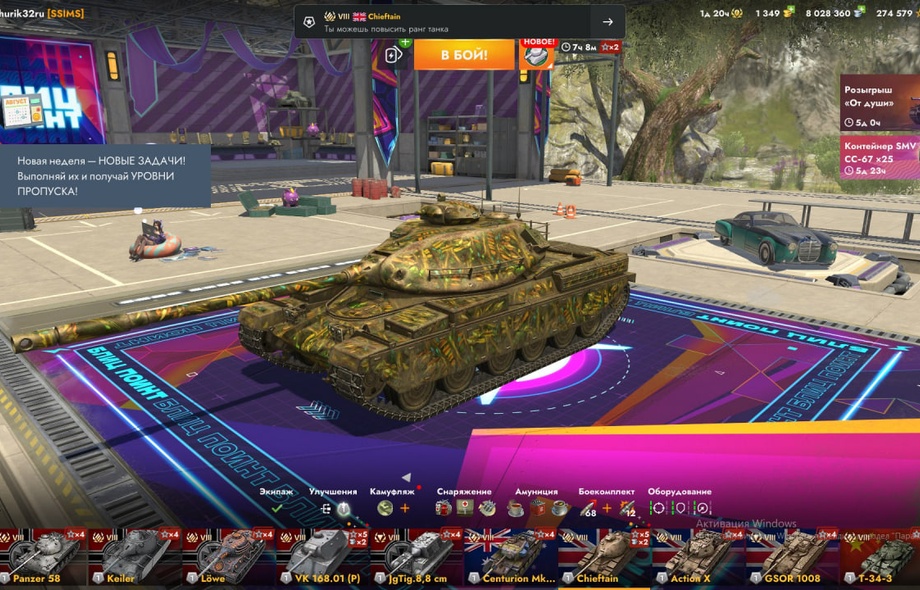Open the daily tasks calendar board icon

pyautogui.click(x=22, y=108)
